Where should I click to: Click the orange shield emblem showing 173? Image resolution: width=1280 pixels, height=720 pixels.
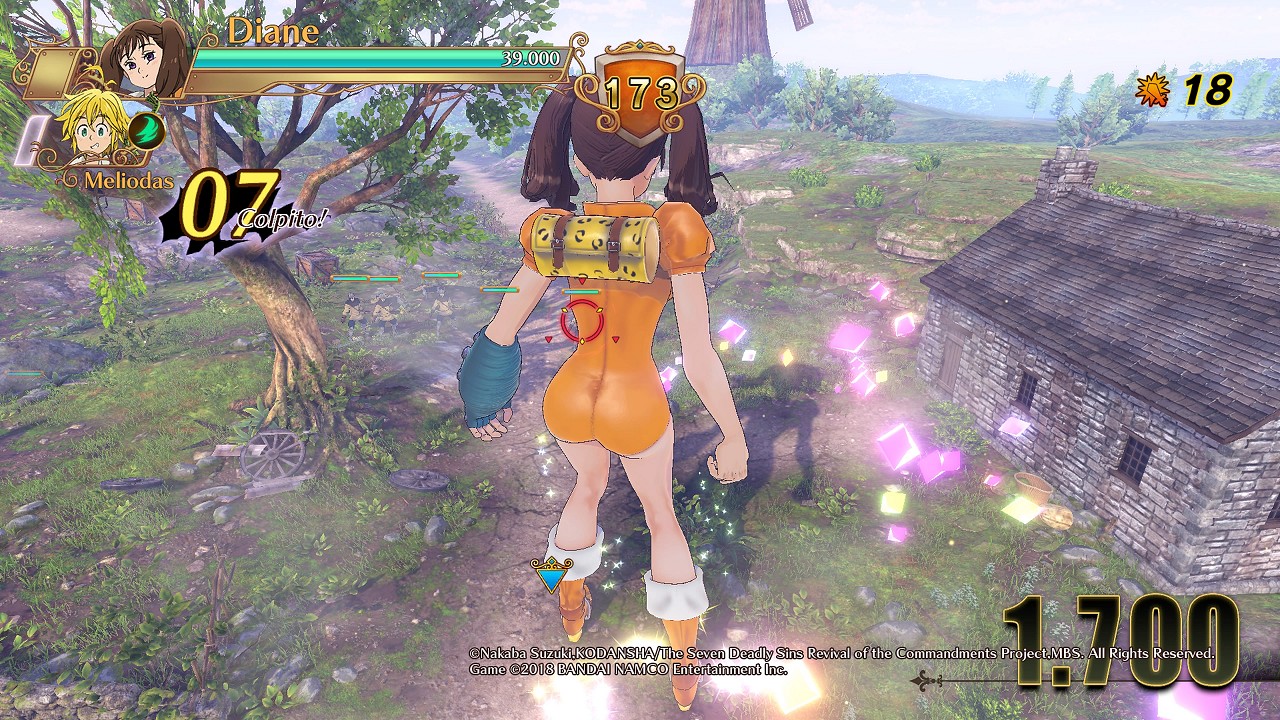[x=640, y=93]
